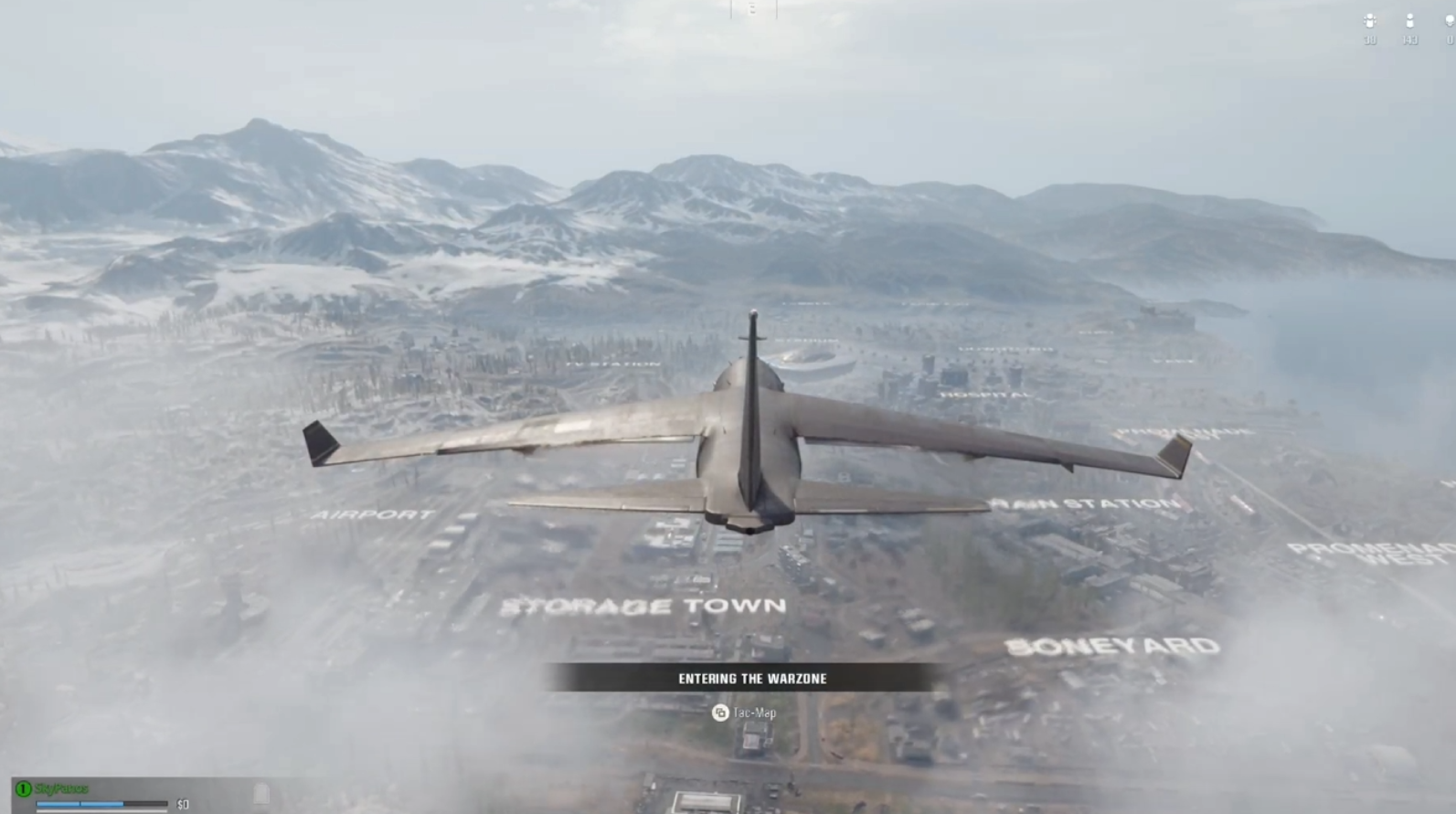Click the blue XP progress bar

click(x=80, y=803)
